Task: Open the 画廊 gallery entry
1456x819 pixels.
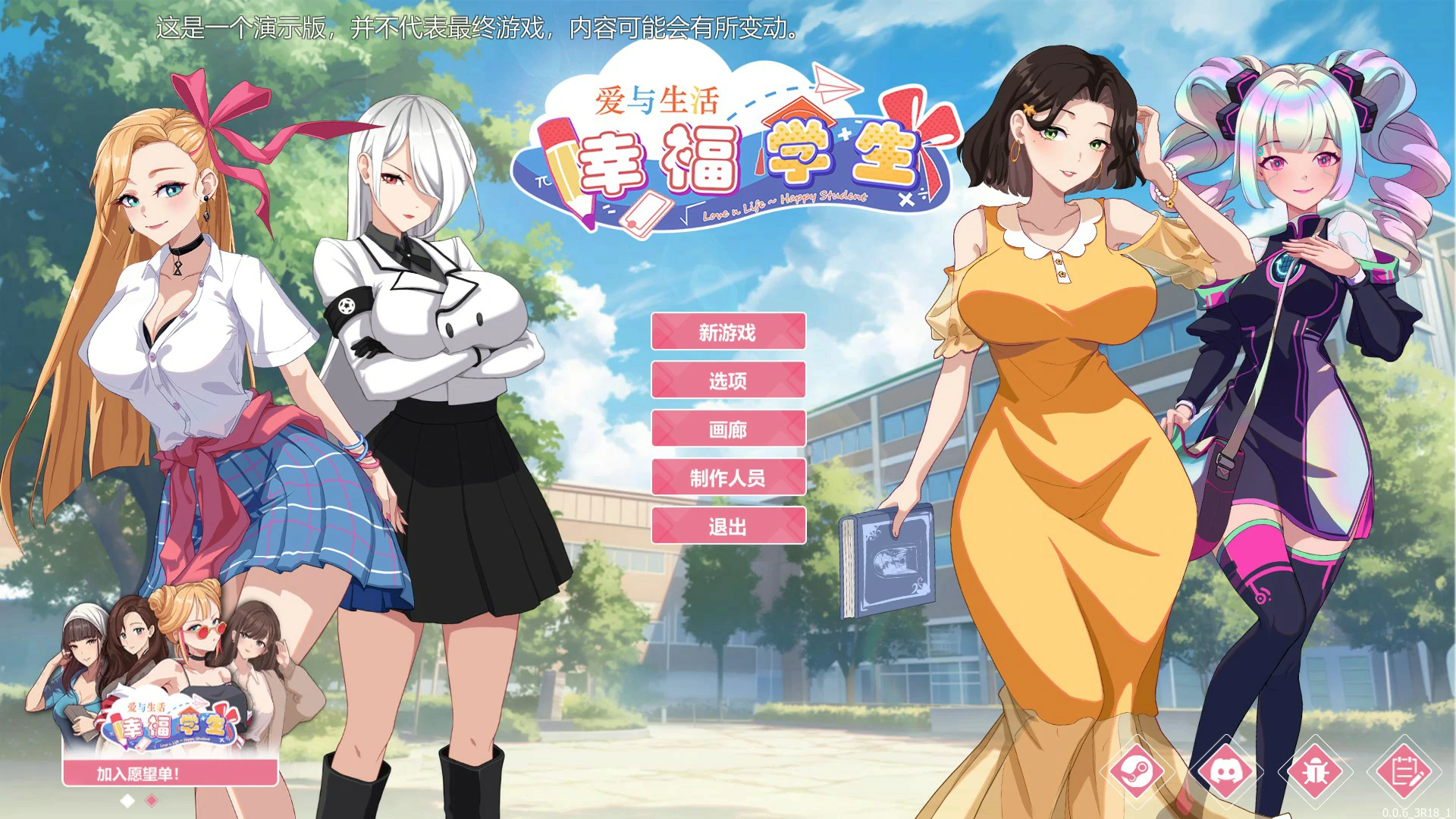Action: (728, 430)
